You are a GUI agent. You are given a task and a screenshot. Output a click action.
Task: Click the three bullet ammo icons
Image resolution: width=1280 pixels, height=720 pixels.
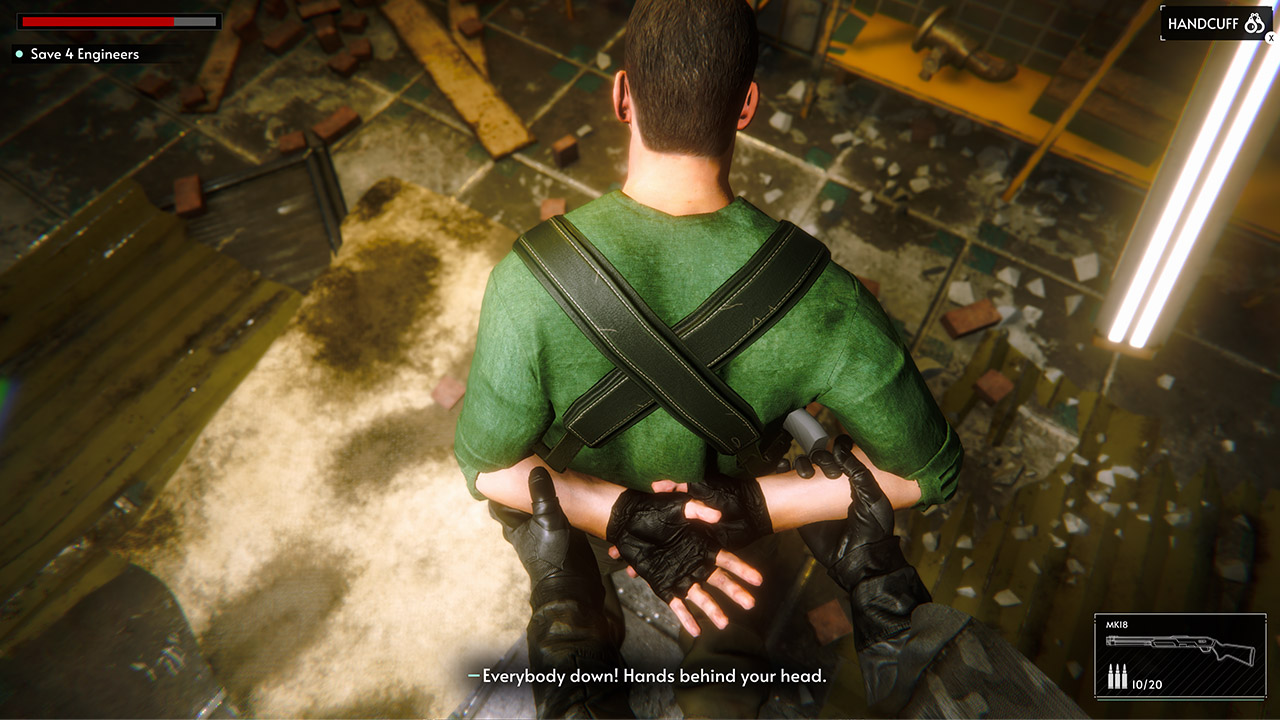[1120, 675]
